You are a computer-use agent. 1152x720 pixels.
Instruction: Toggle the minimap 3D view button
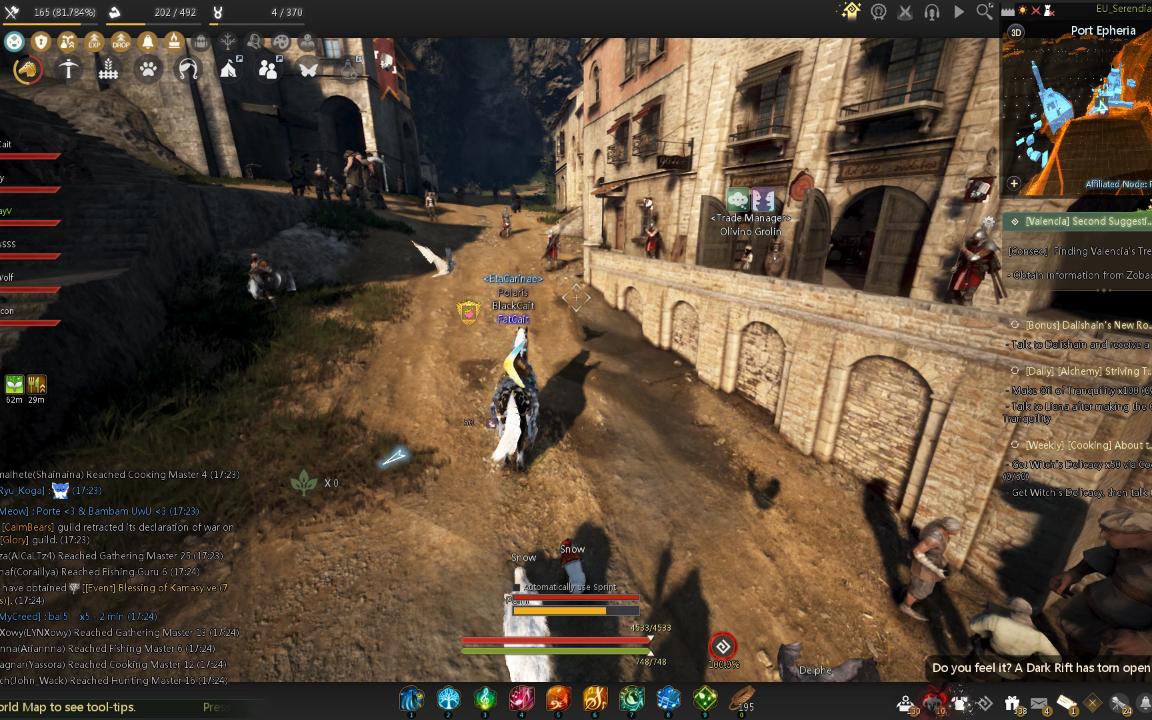pyautogui.click(x=1017, y=31)
